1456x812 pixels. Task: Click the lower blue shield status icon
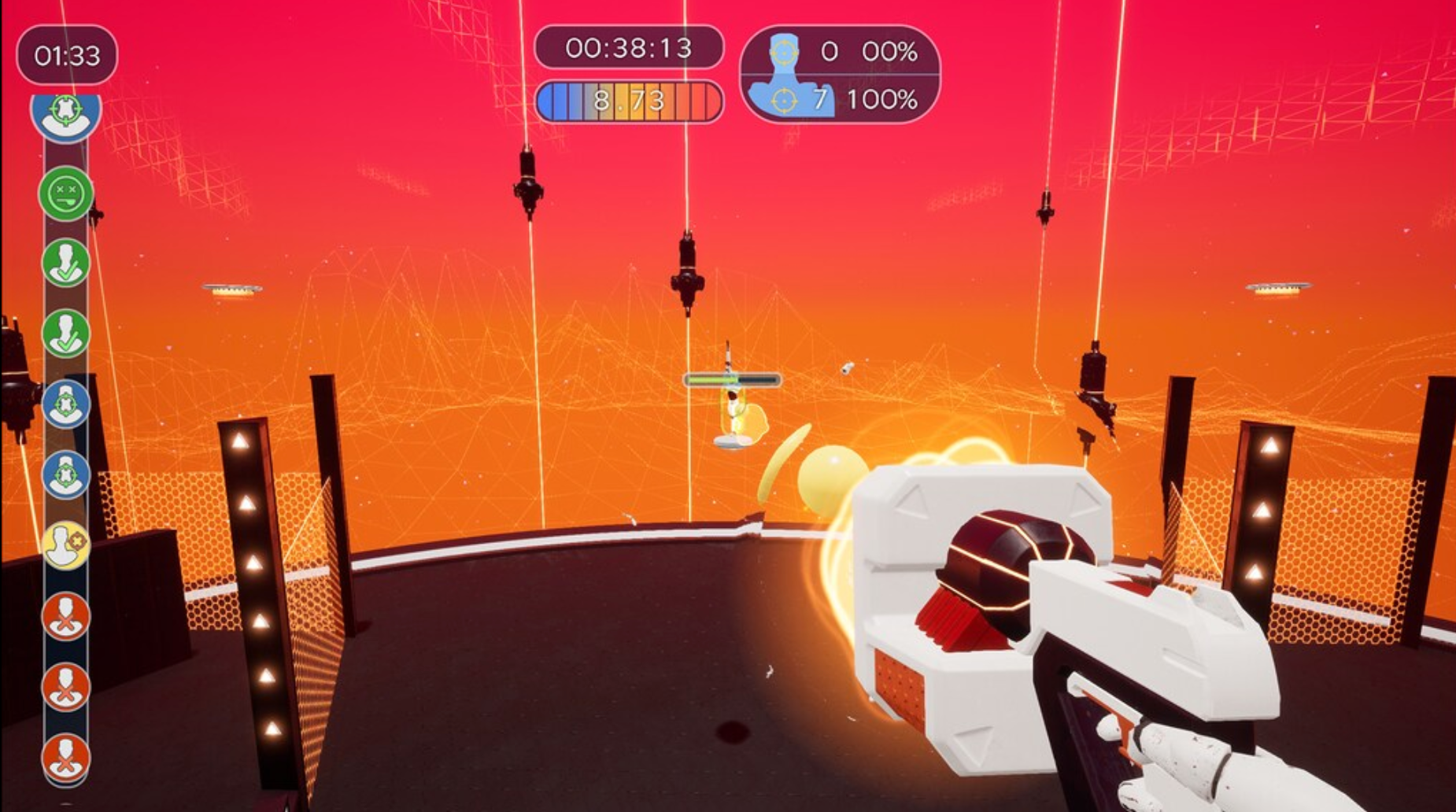tap(67, 474)
